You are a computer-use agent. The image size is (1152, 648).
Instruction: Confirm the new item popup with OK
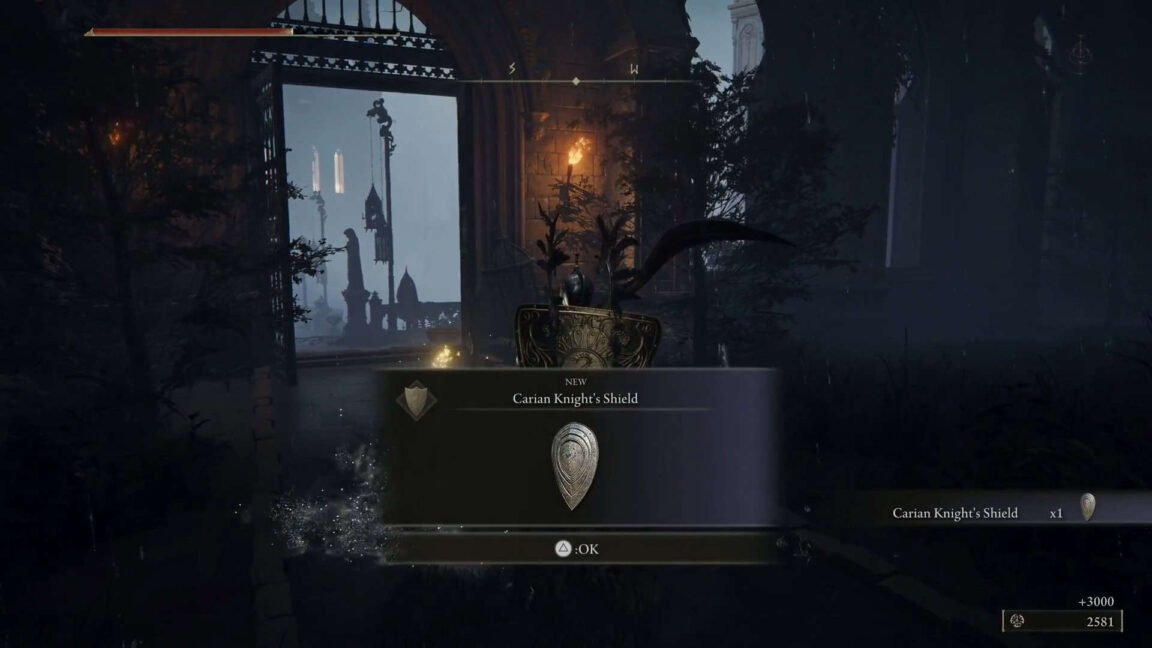pyautogui.click(x=577, y=549)
